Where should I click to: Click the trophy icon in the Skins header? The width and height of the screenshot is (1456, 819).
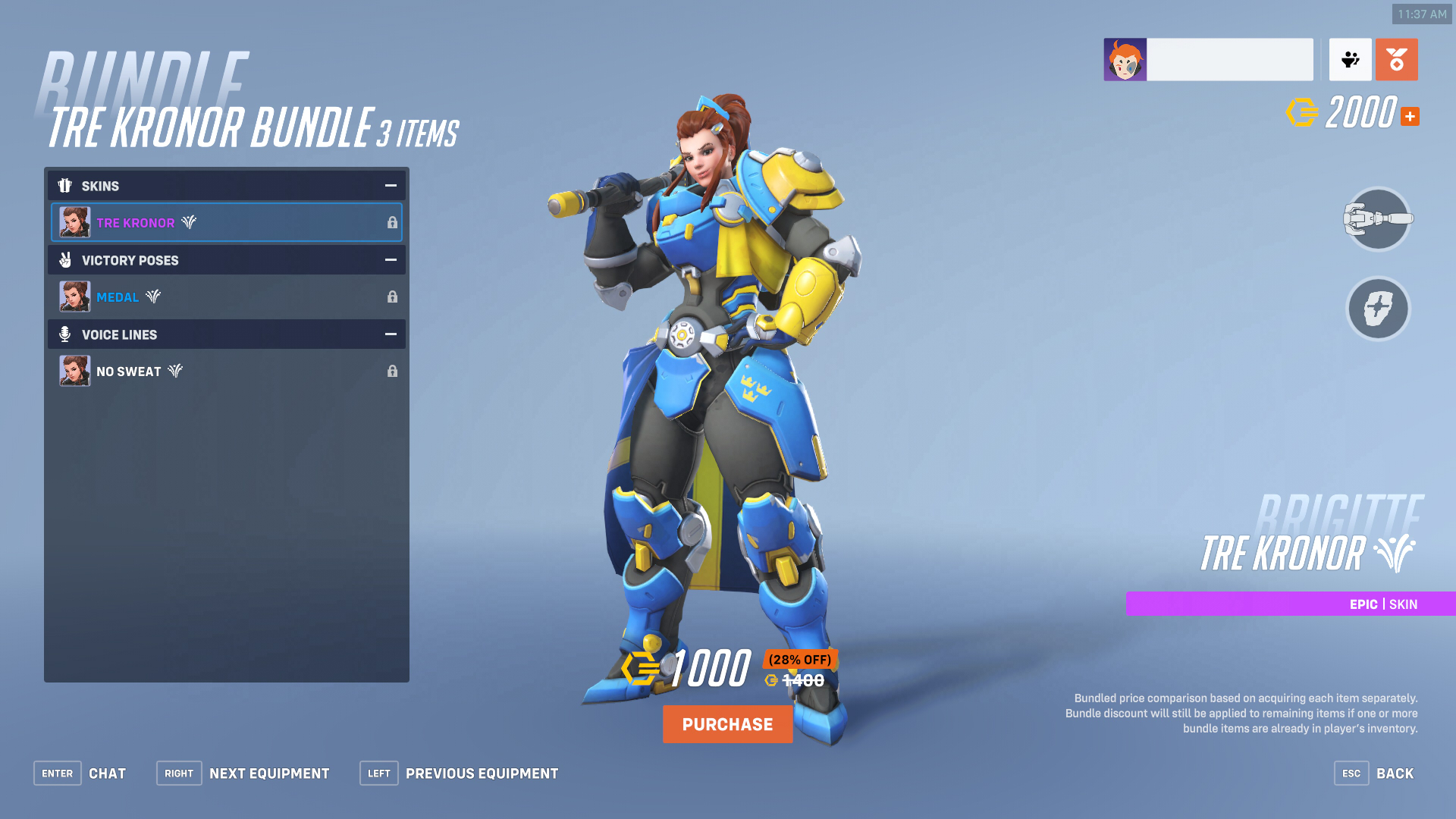point(65,186)
